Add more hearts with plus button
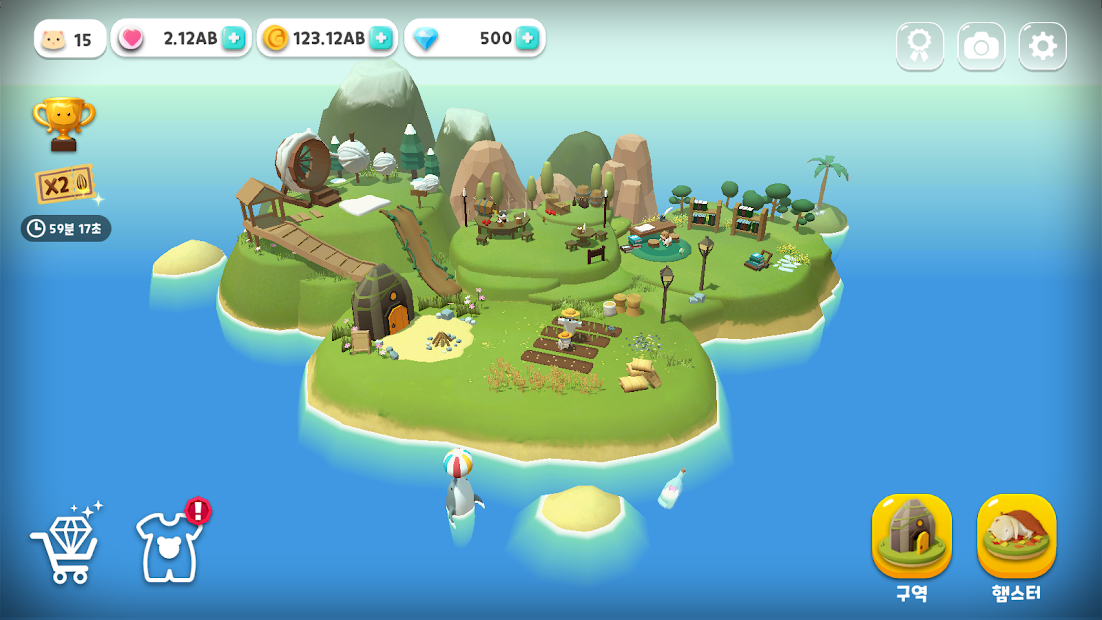This screenshot has height=620, width=1102. pos(233,38)
